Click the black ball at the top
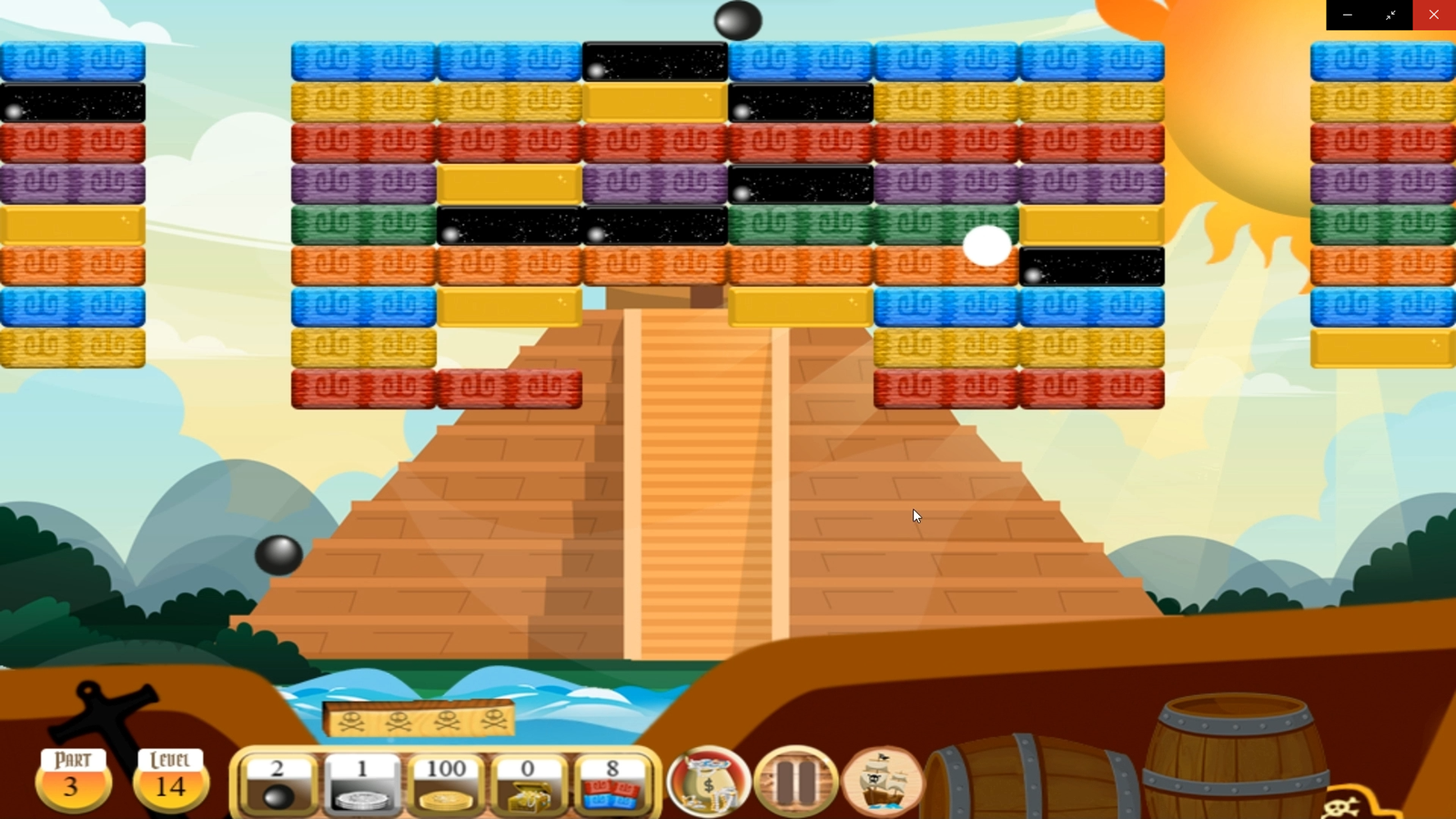The image size is (1456, 819). (x=741, y=20)
